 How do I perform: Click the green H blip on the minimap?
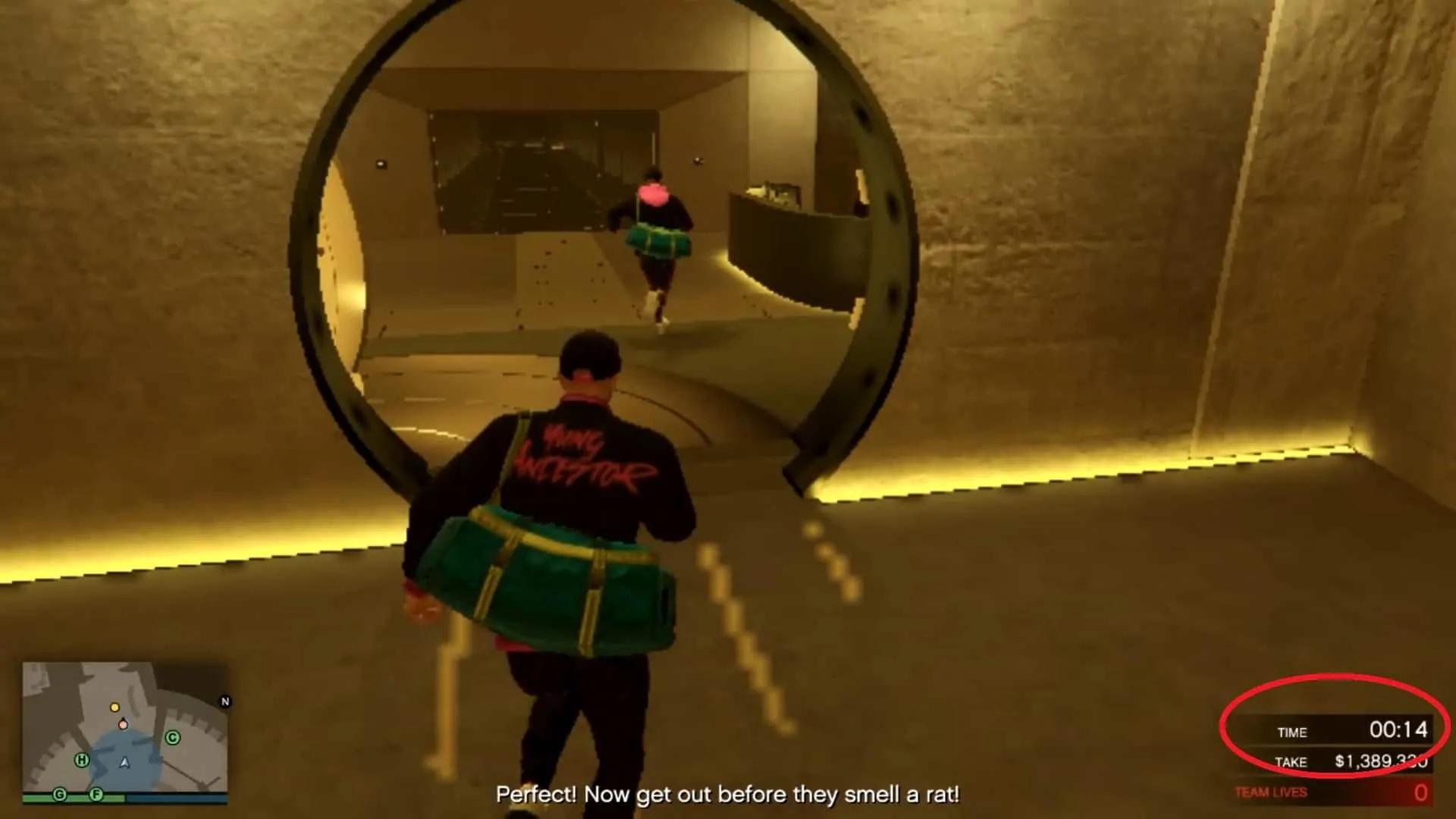point(82,759)
